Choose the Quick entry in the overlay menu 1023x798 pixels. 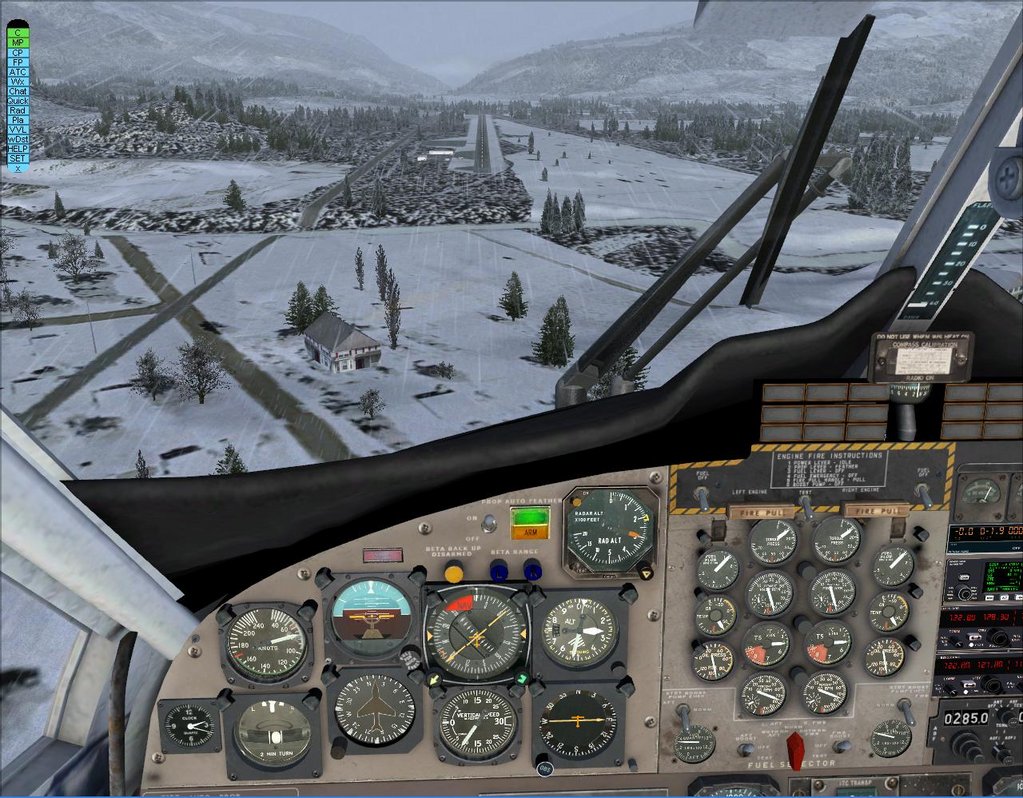tap(17, 101)
